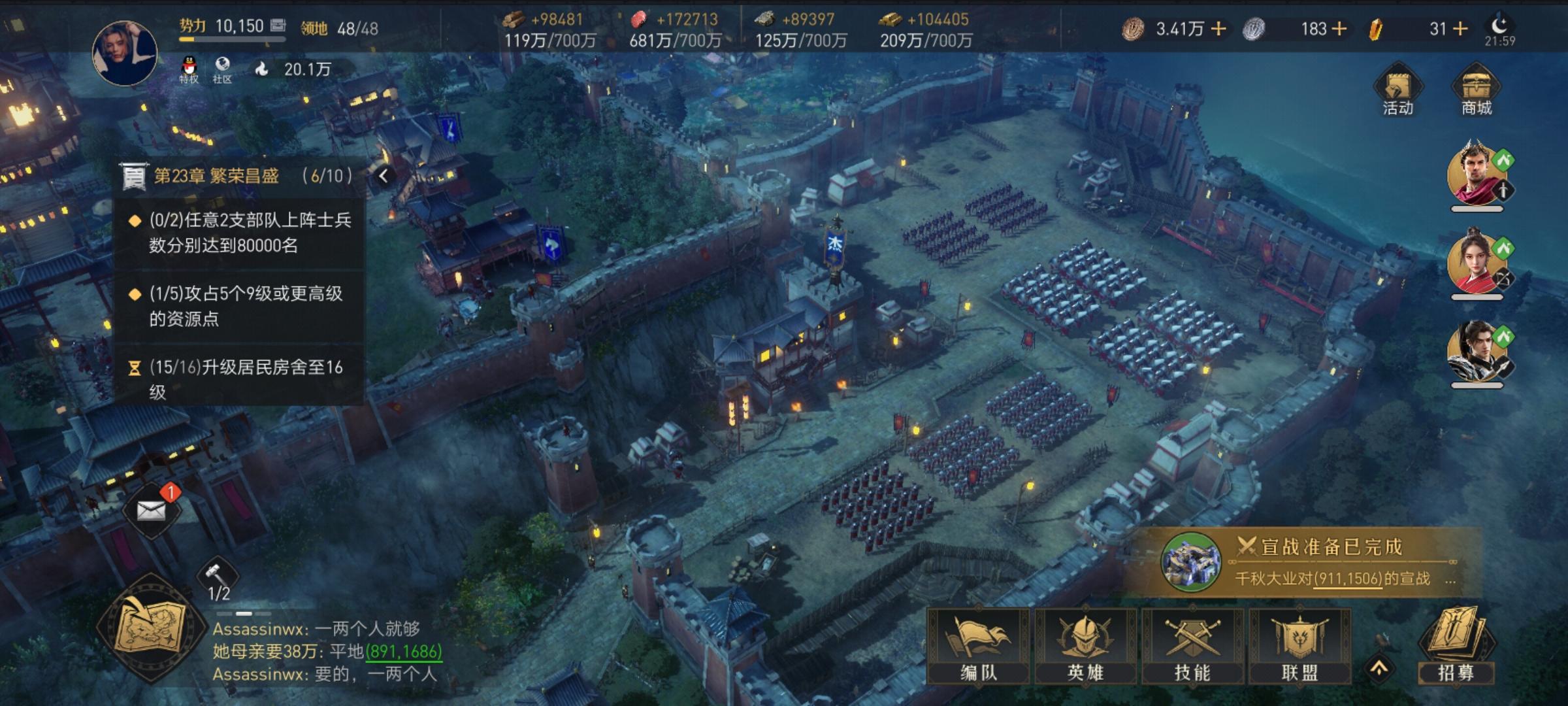The image size is (1568, 706).
Task: Collapse the chapter 23 quest panel
Action: [384, 175]
